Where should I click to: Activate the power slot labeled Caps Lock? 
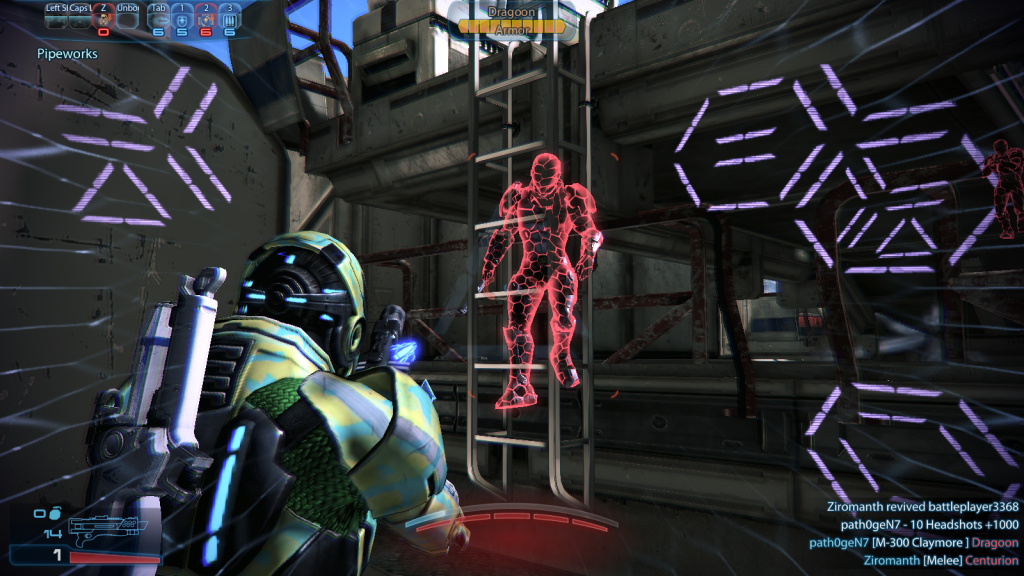point(79,20)
